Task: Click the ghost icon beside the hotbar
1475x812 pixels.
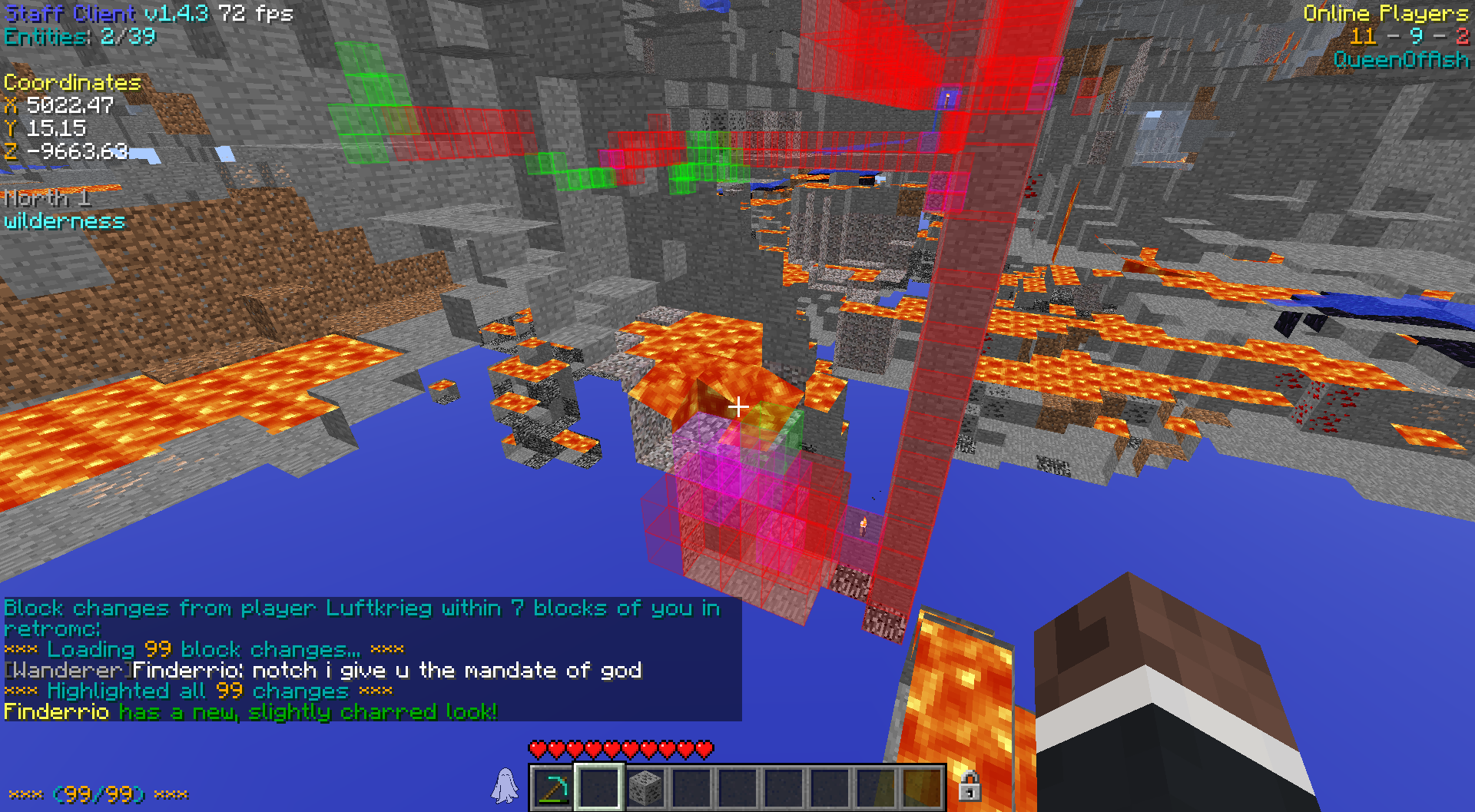Action: coord(505,786)
